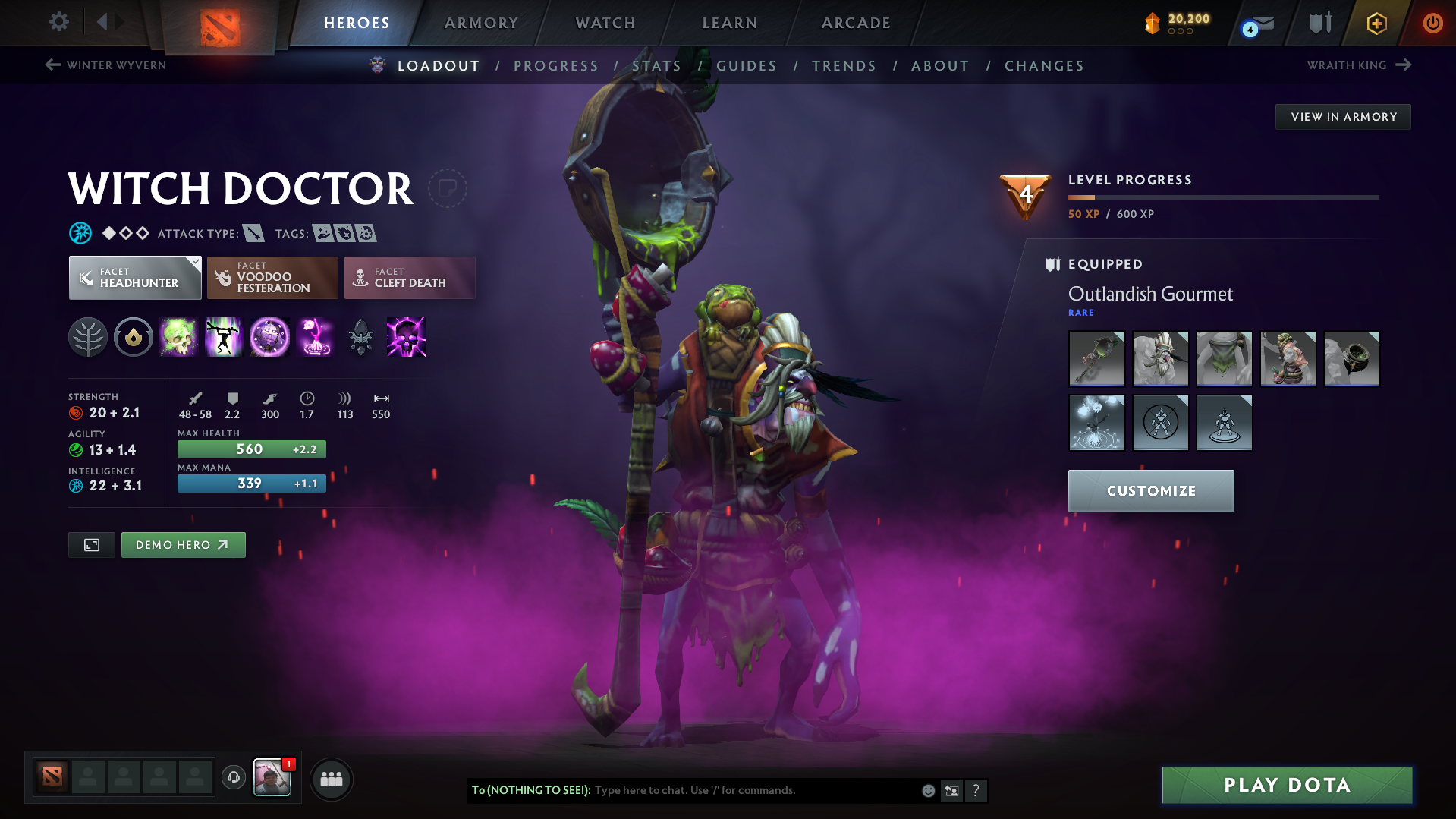The width and height of the screenshot is (1456, 819).
Task: Enable the Cleft Death facet
Action: click(409, 278)
